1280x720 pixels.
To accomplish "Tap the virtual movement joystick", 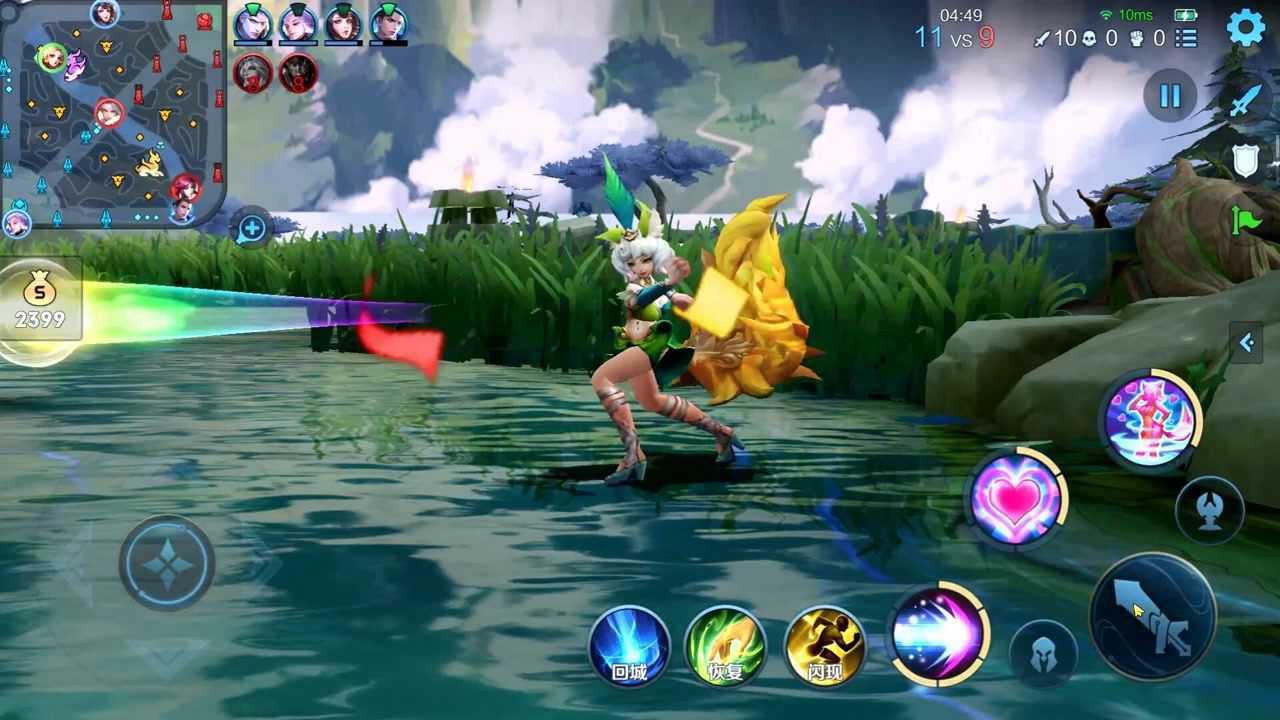I will [167, 564].
